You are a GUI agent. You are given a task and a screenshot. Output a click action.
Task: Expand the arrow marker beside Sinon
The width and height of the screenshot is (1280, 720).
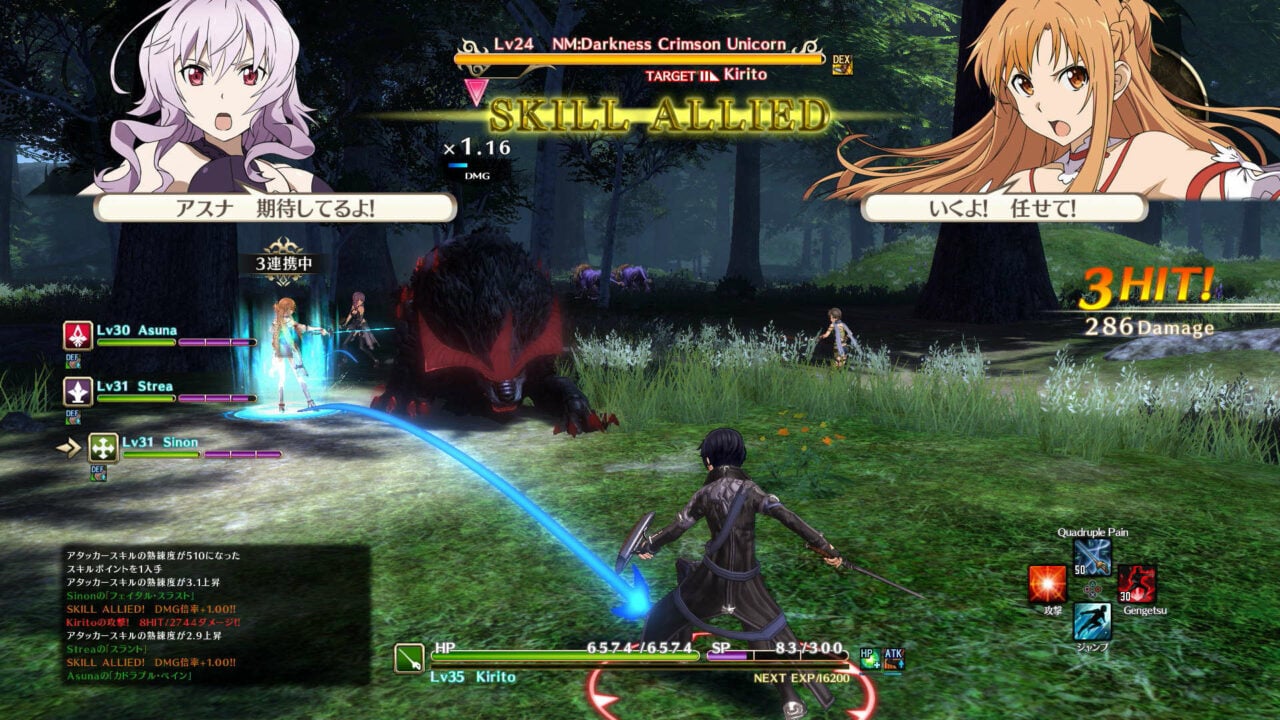(x=70, y=446)
